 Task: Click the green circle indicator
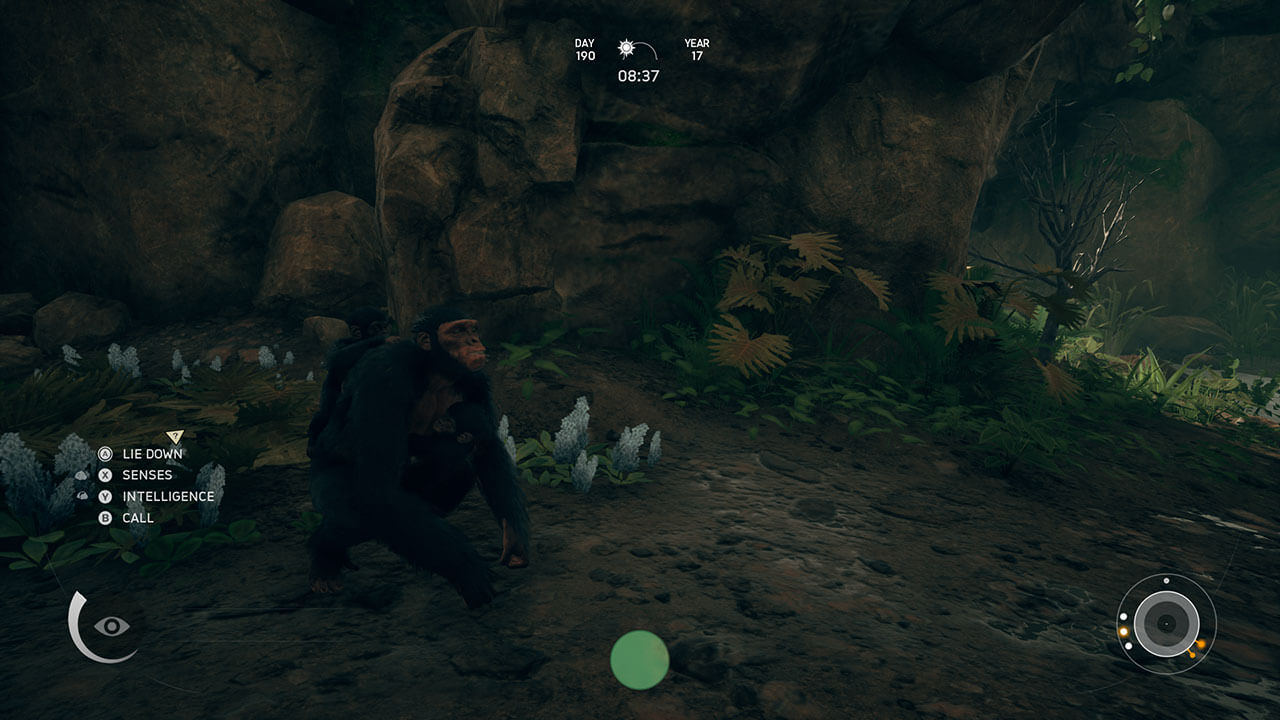(640, 660)
